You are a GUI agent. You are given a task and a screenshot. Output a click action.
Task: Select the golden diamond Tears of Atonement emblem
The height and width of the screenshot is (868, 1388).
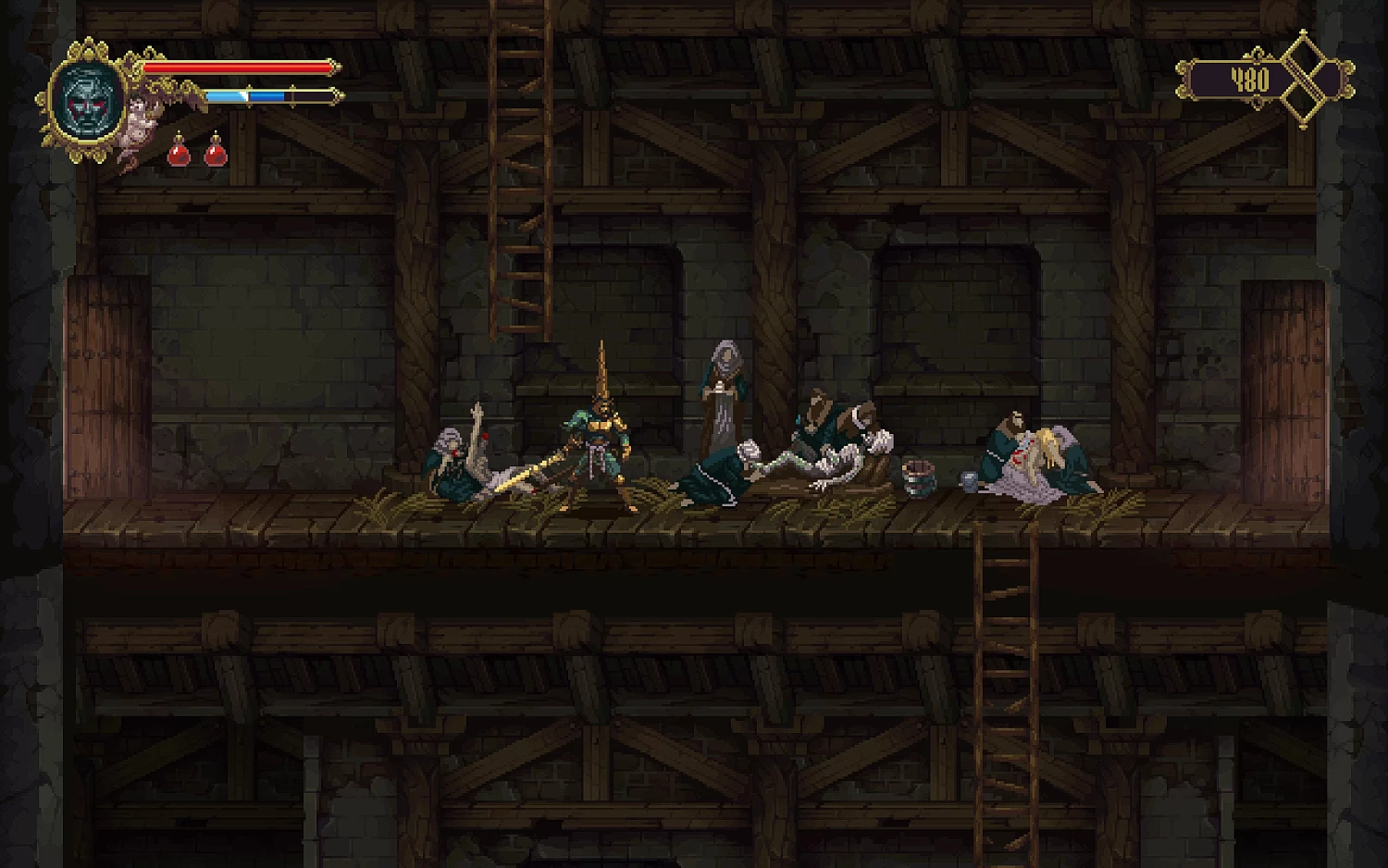[x=1306, y=80]
